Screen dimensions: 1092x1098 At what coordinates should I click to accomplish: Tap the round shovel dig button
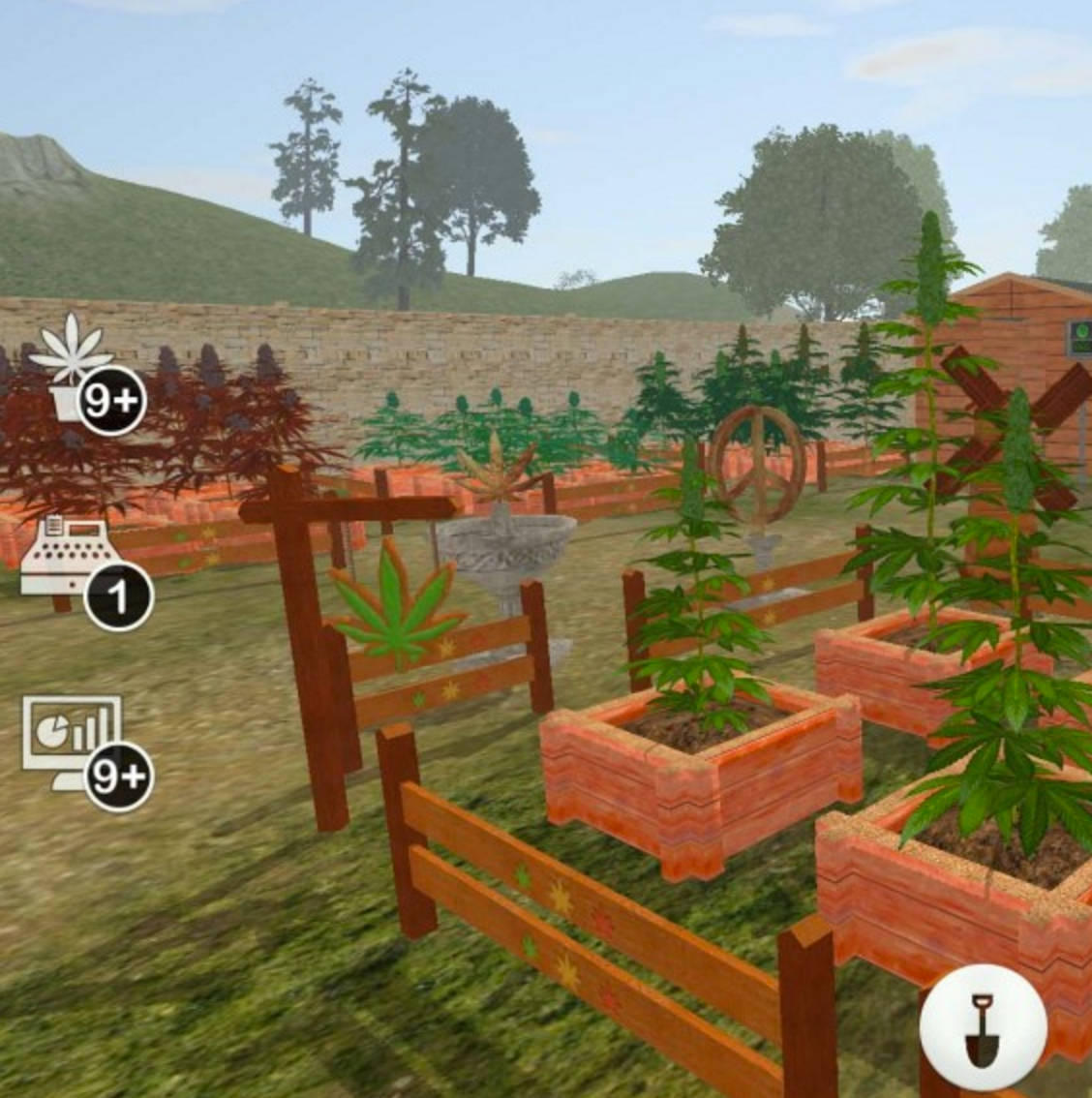pyautogui.click(x=982, y=1028)
